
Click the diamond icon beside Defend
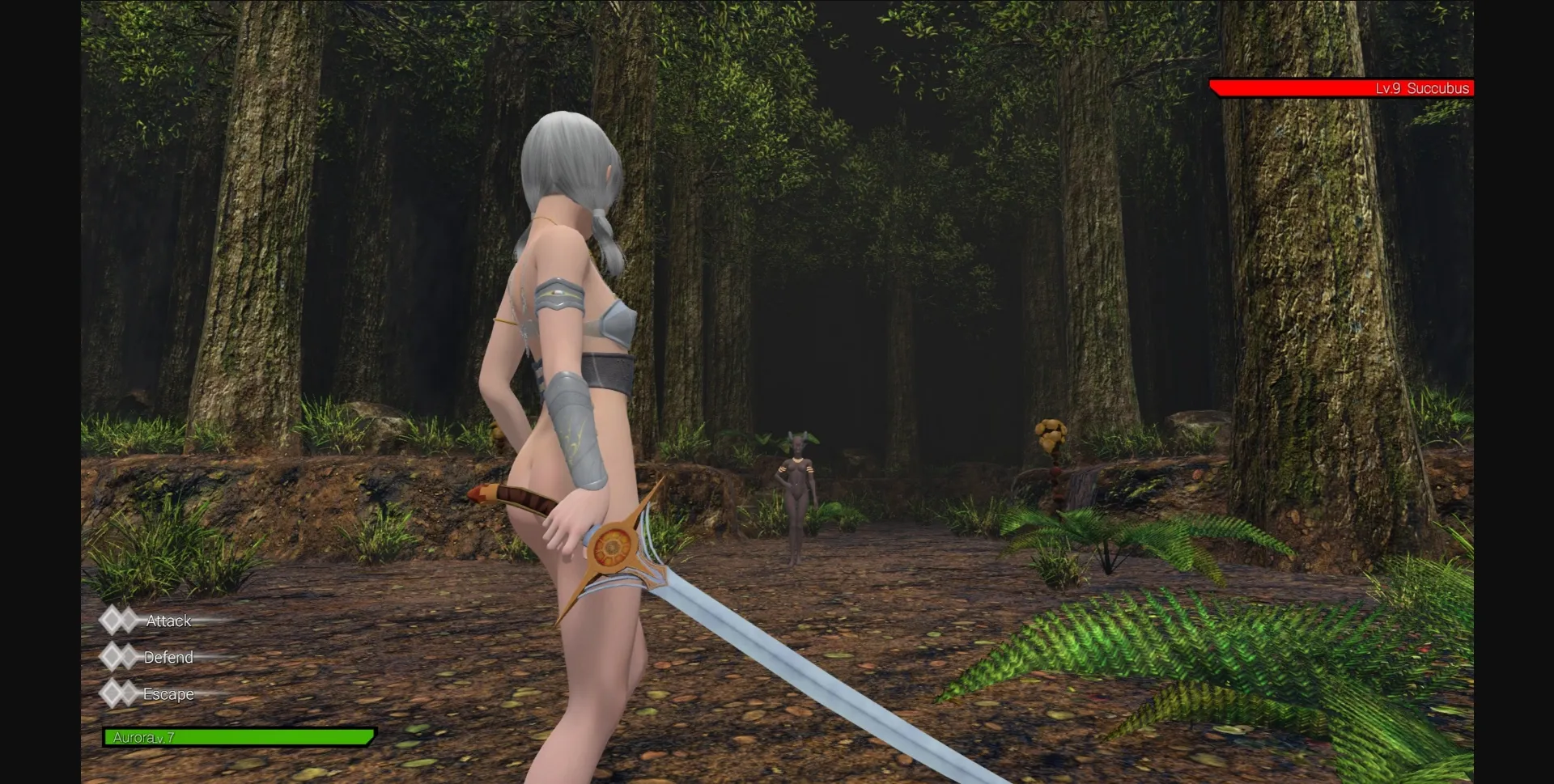pyautogui.click(x=120, y=656)
